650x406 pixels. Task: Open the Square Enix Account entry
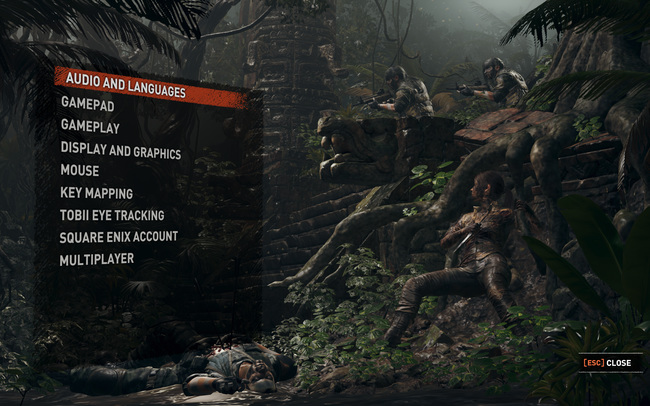click(119, 237)
